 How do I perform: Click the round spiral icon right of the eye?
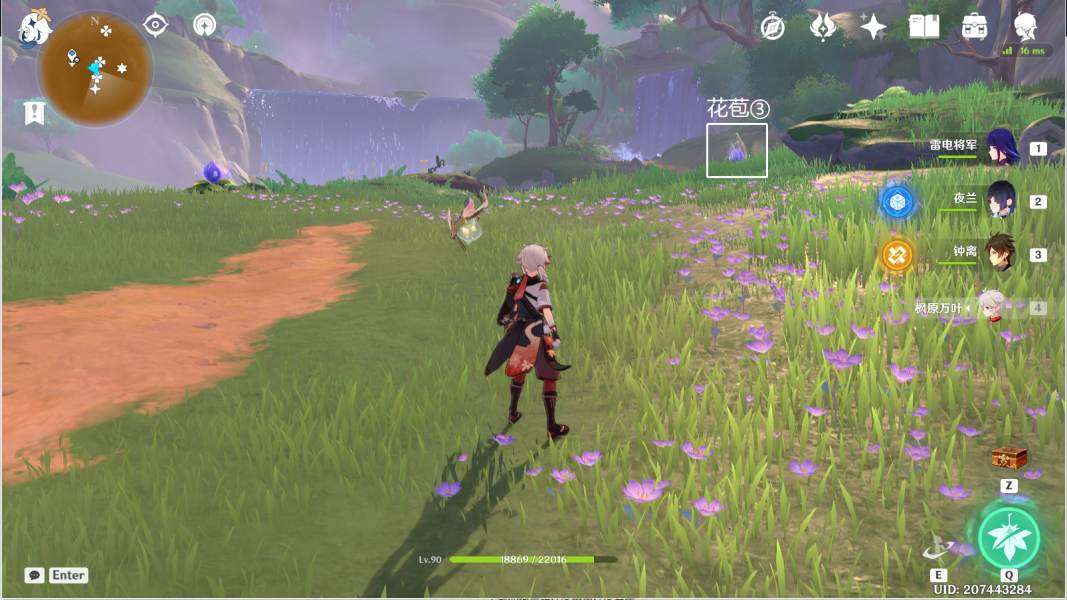point(205,25)
